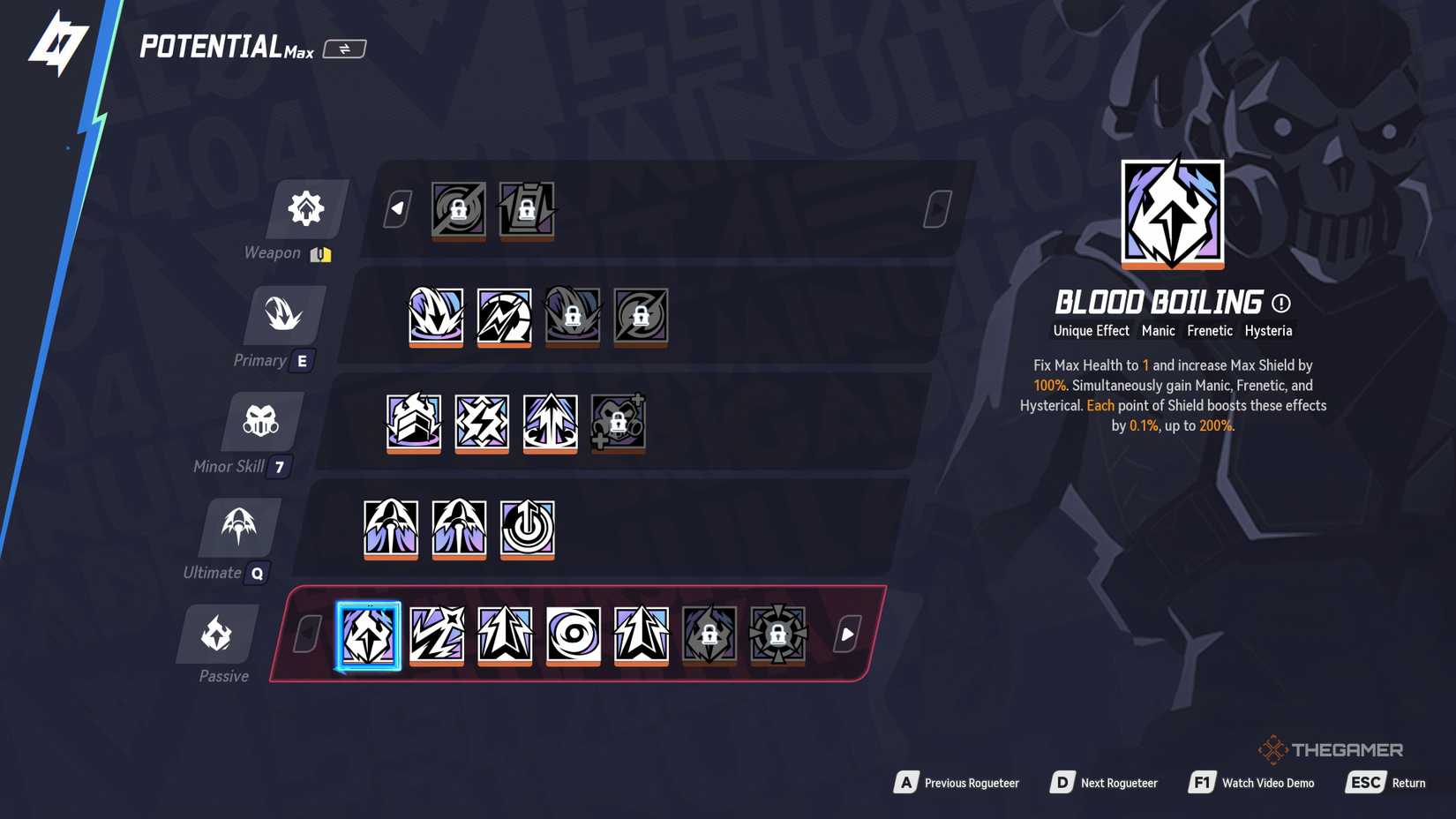This screenshot has height=819, width=1456.
Task: Select the first locked Weapon upgrade
Action: 458,210
